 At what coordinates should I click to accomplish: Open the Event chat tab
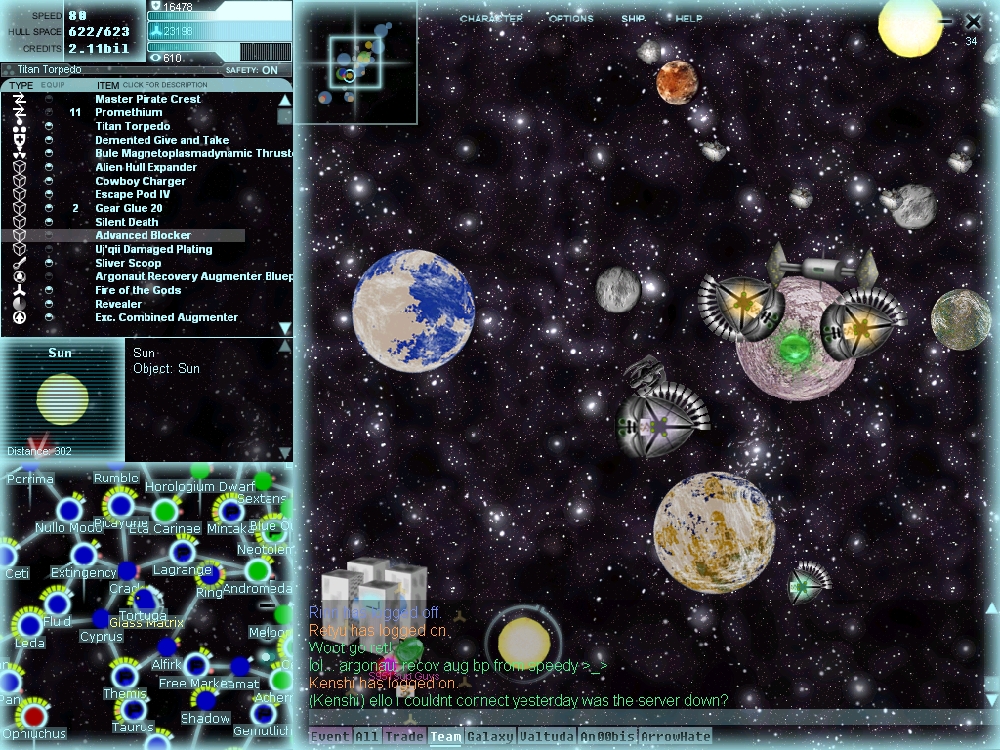point(329,737)
